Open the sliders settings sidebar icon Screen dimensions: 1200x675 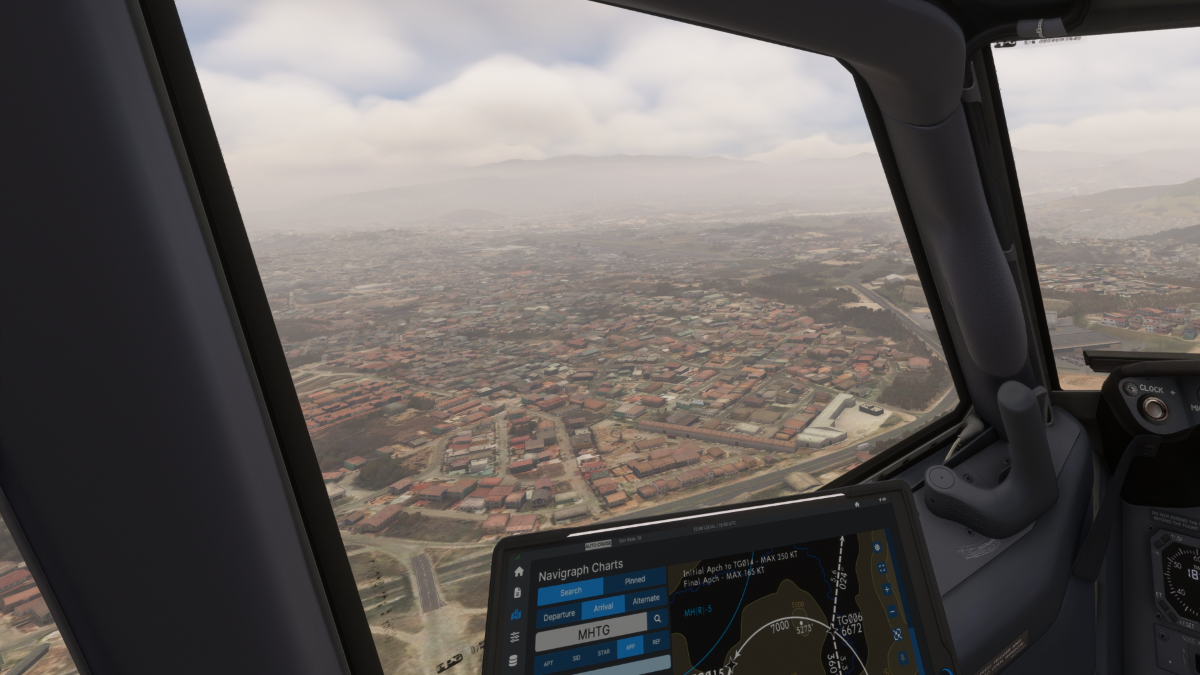tap(514, 637)
